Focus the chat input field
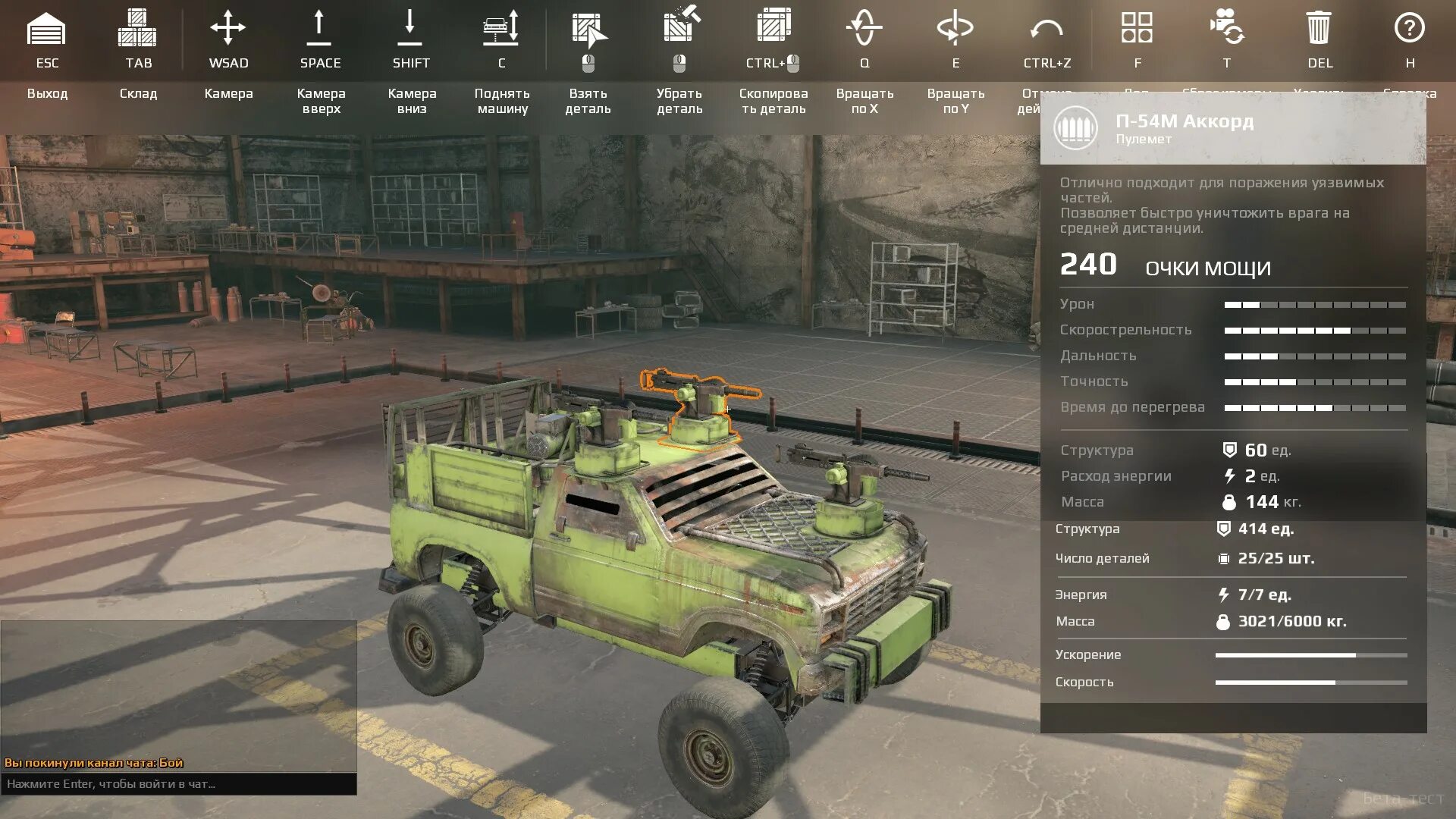This screenshot has width=1456, height=819. pyautogui.click(x=179, y=784)
